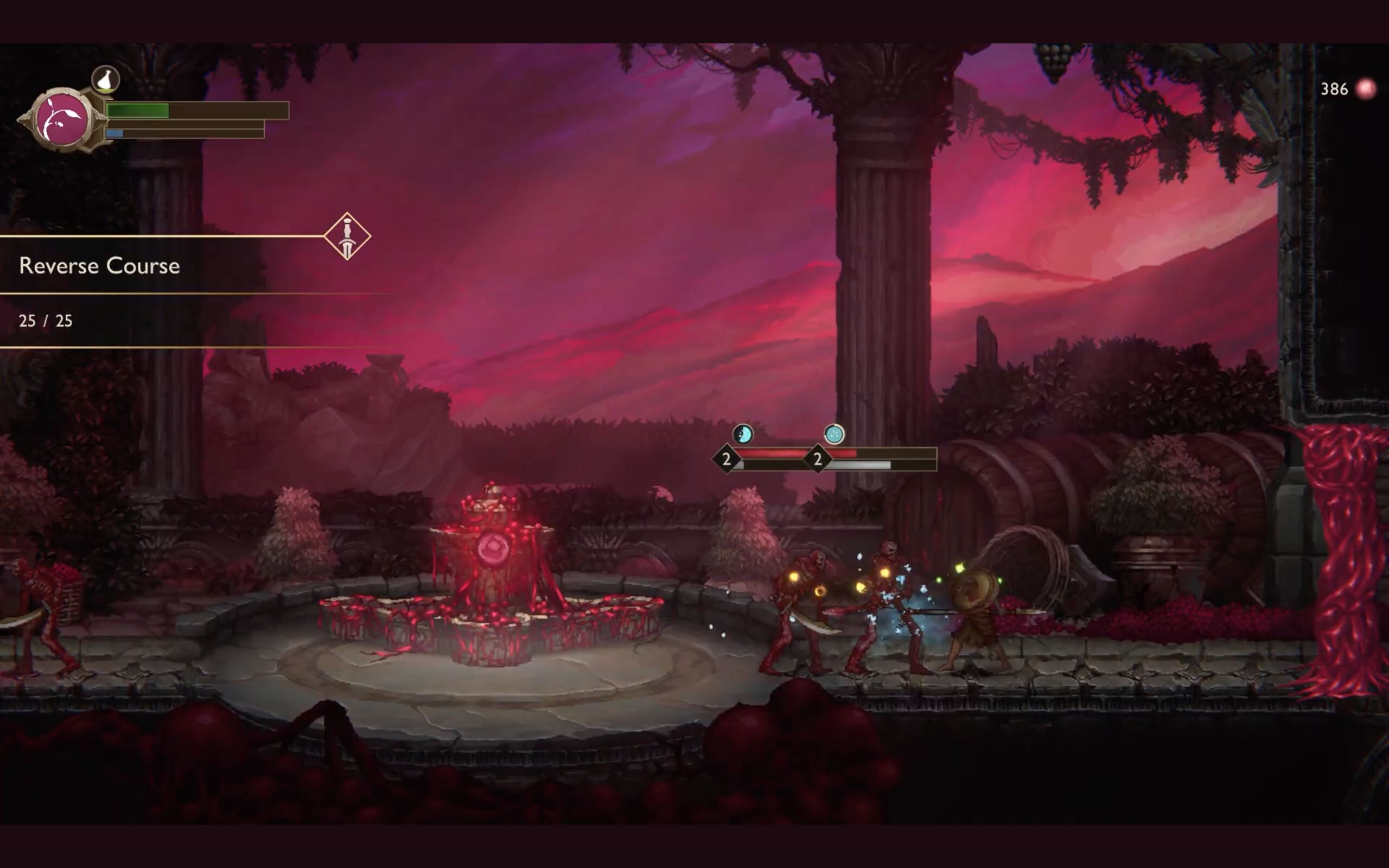
Task: Open the Reverse Course notification banner
Action: click(x=100, y=266)
